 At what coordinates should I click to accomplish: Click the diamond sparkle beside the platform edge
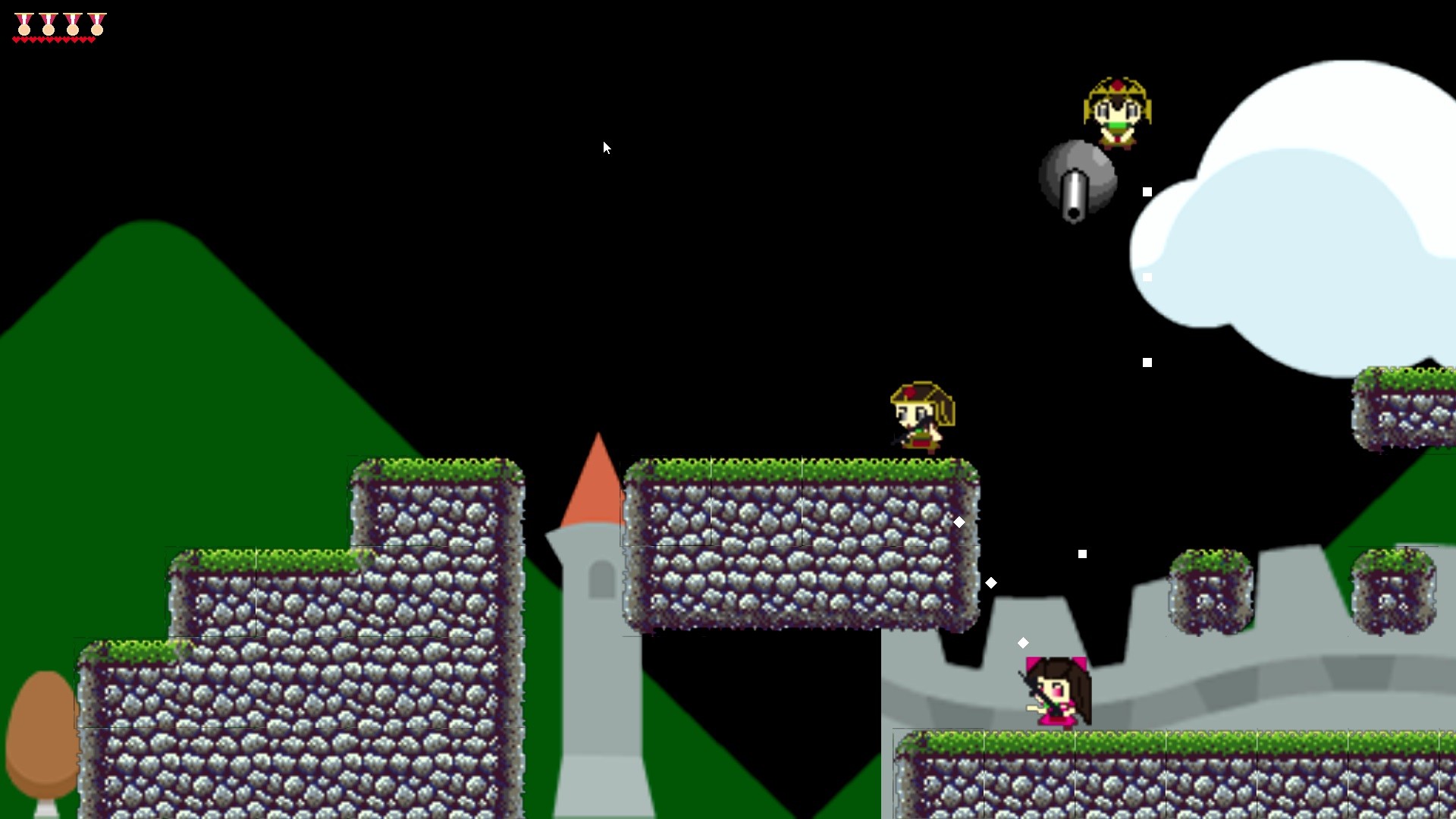coord(959,521)
